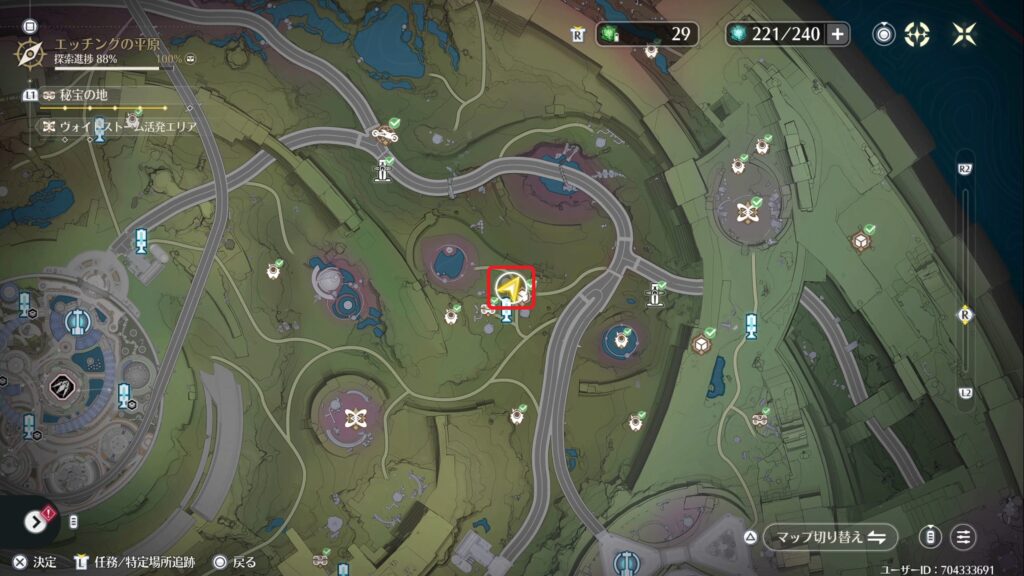Click the yellow player arrow marker
The height and width of the screenshot is (576, 1024).
(x=510, y=288)
